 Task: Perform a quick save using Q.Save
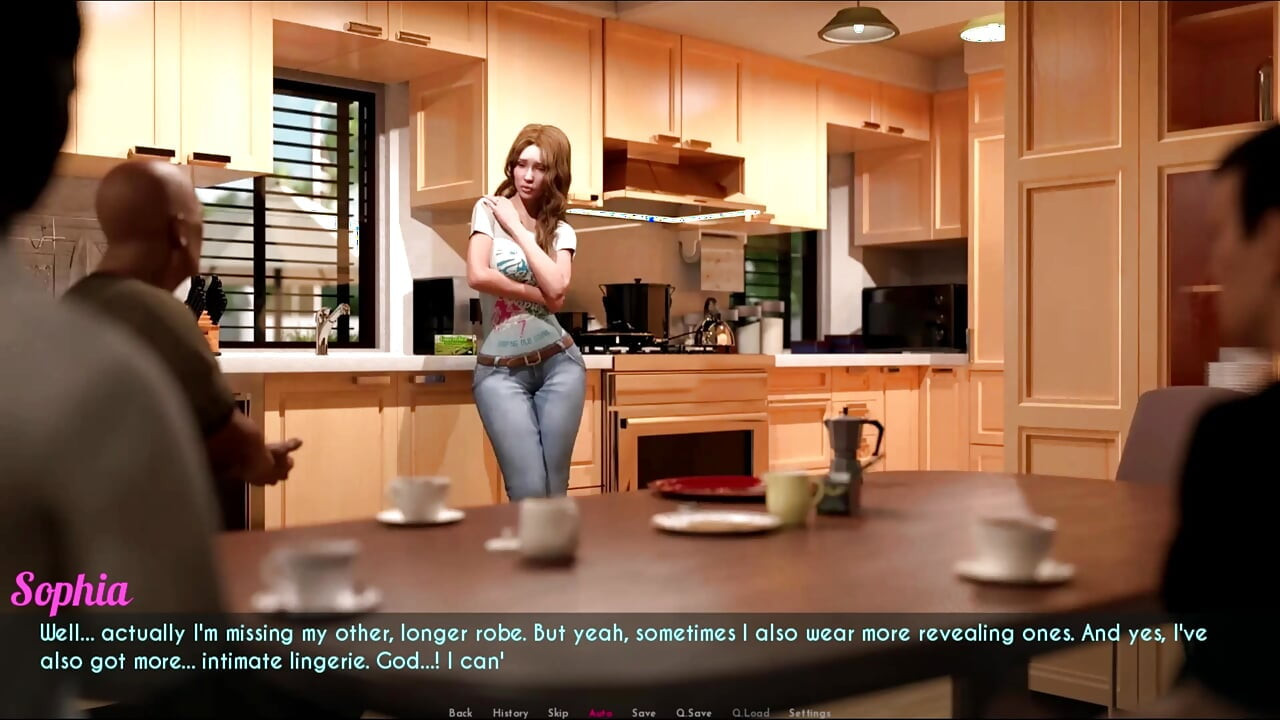coord(695,713)
